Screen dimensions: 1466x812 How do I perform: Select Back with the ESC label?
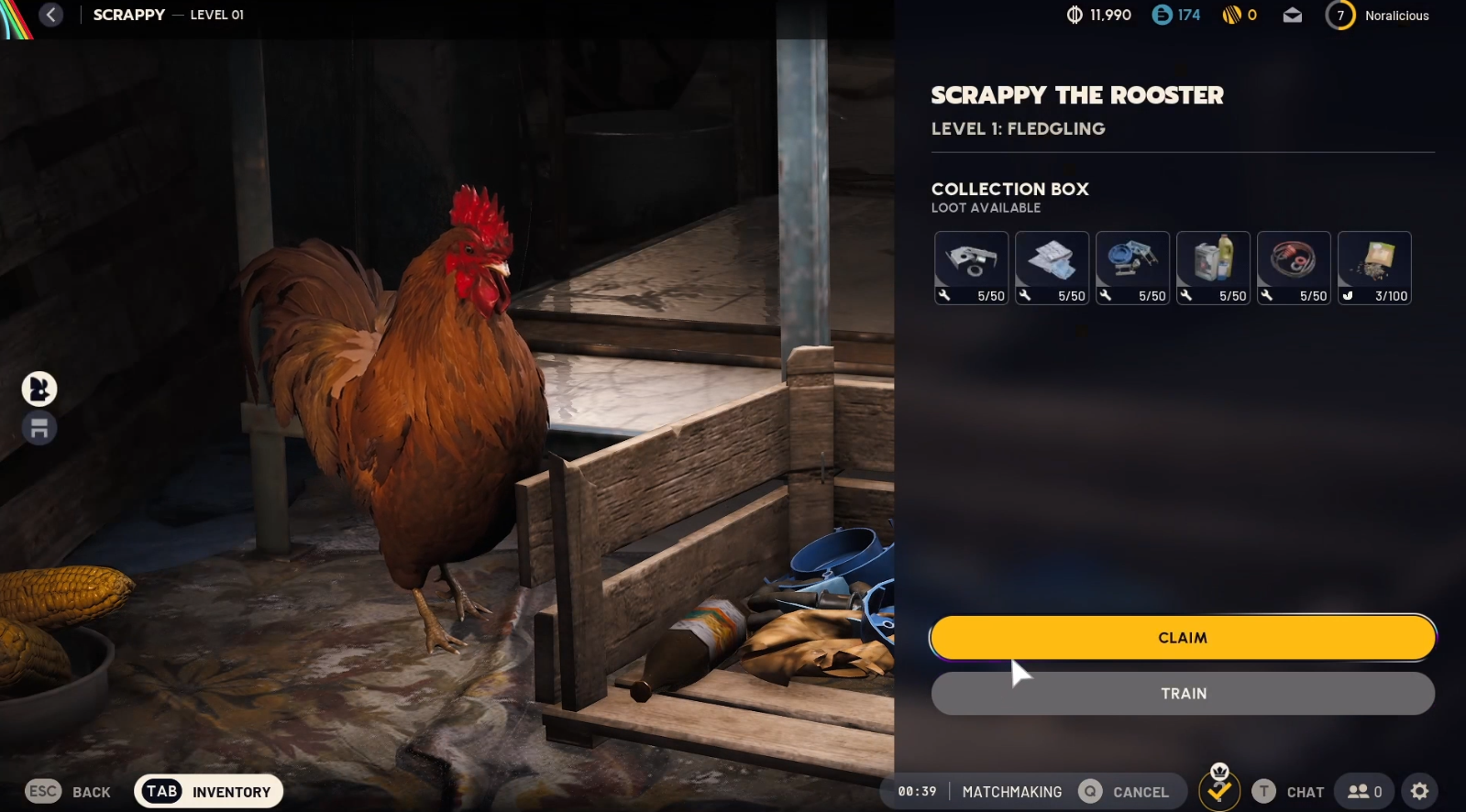click(41, 790)
